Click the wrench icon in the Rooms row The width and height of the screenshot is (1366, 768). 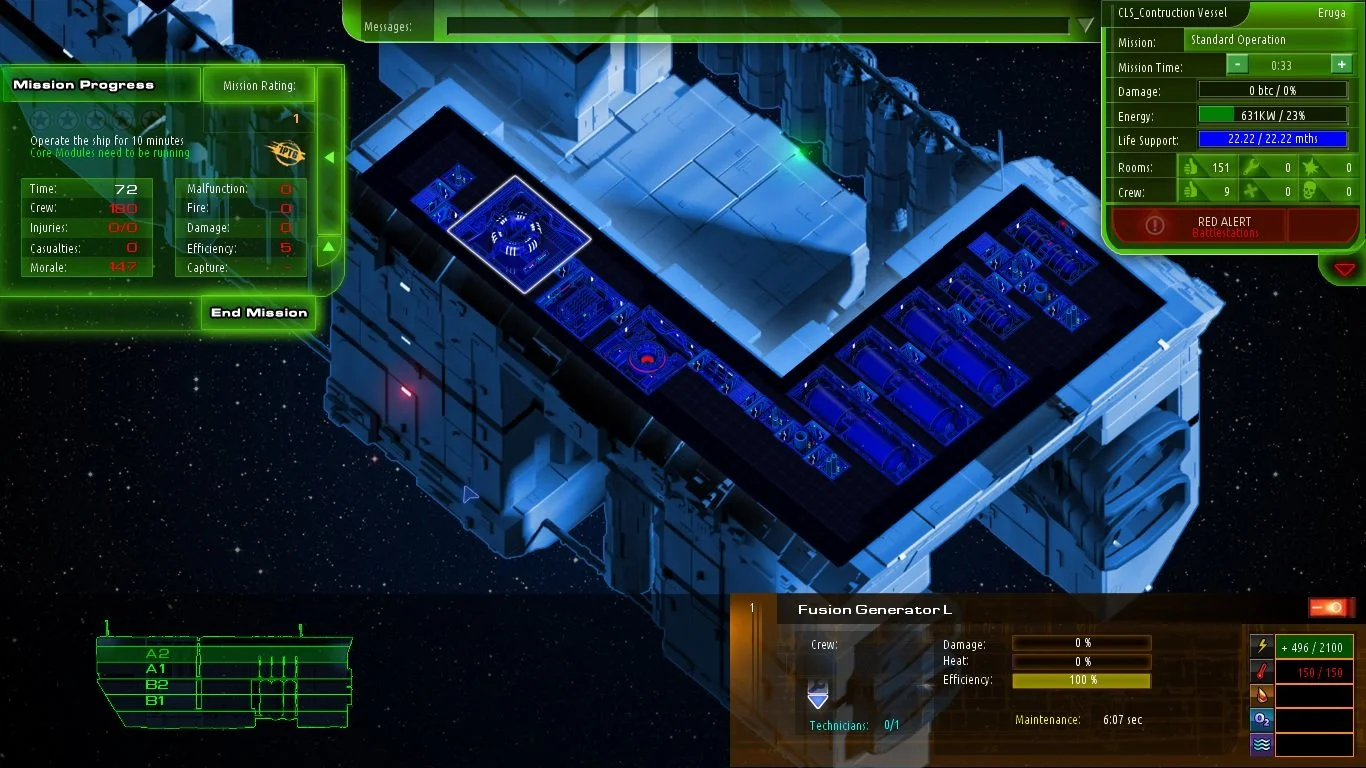1250,168
